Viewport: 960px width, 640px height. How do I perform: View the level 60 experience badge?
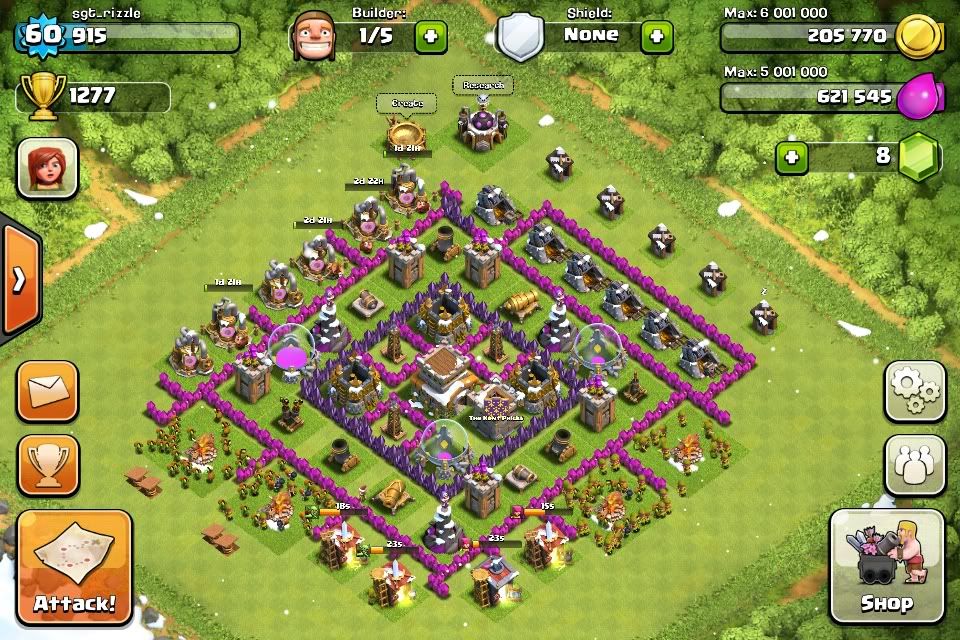click(x=41, y=36)
